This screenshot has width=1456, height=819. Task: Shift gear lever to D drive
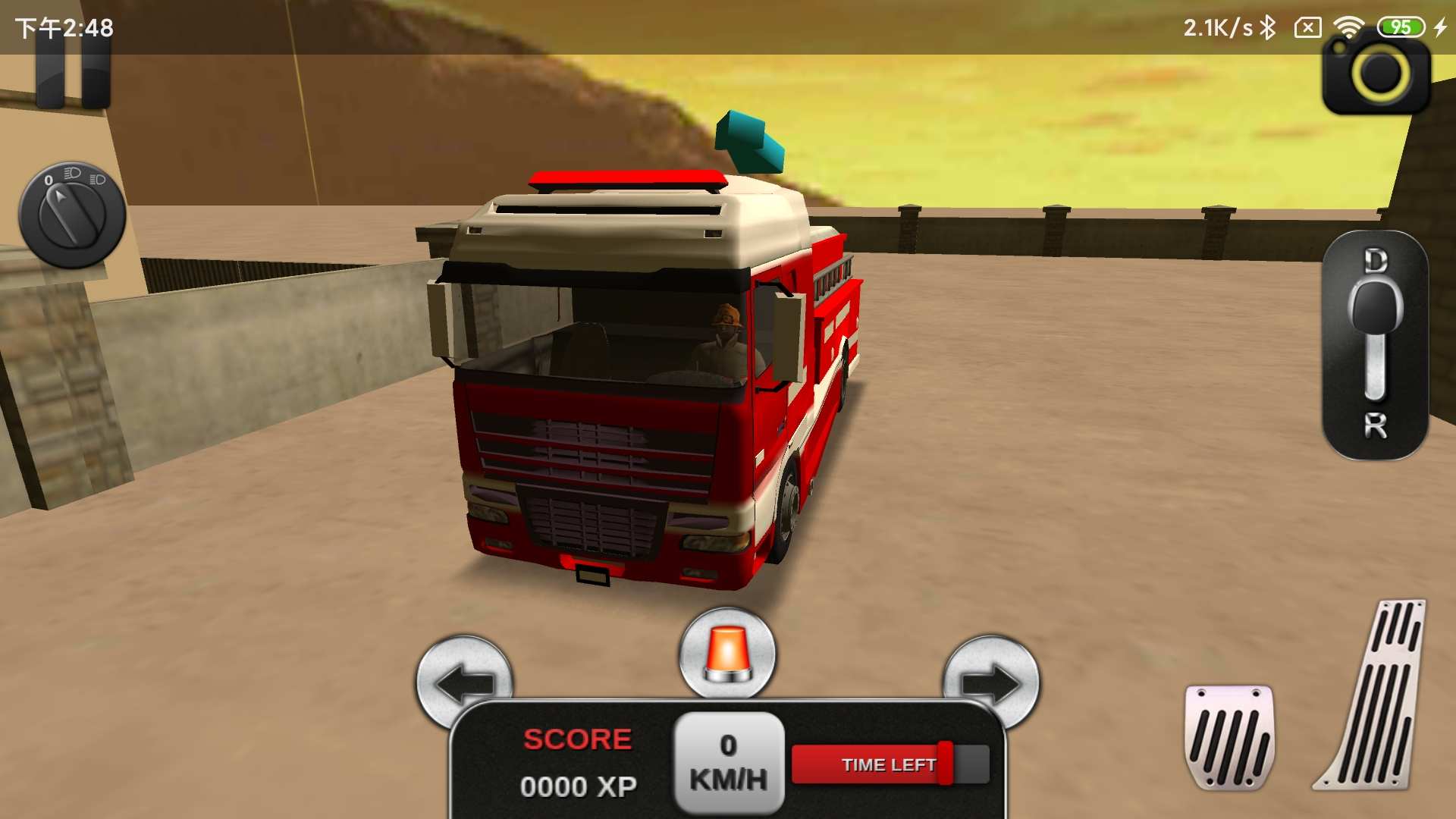[1375, 262]
